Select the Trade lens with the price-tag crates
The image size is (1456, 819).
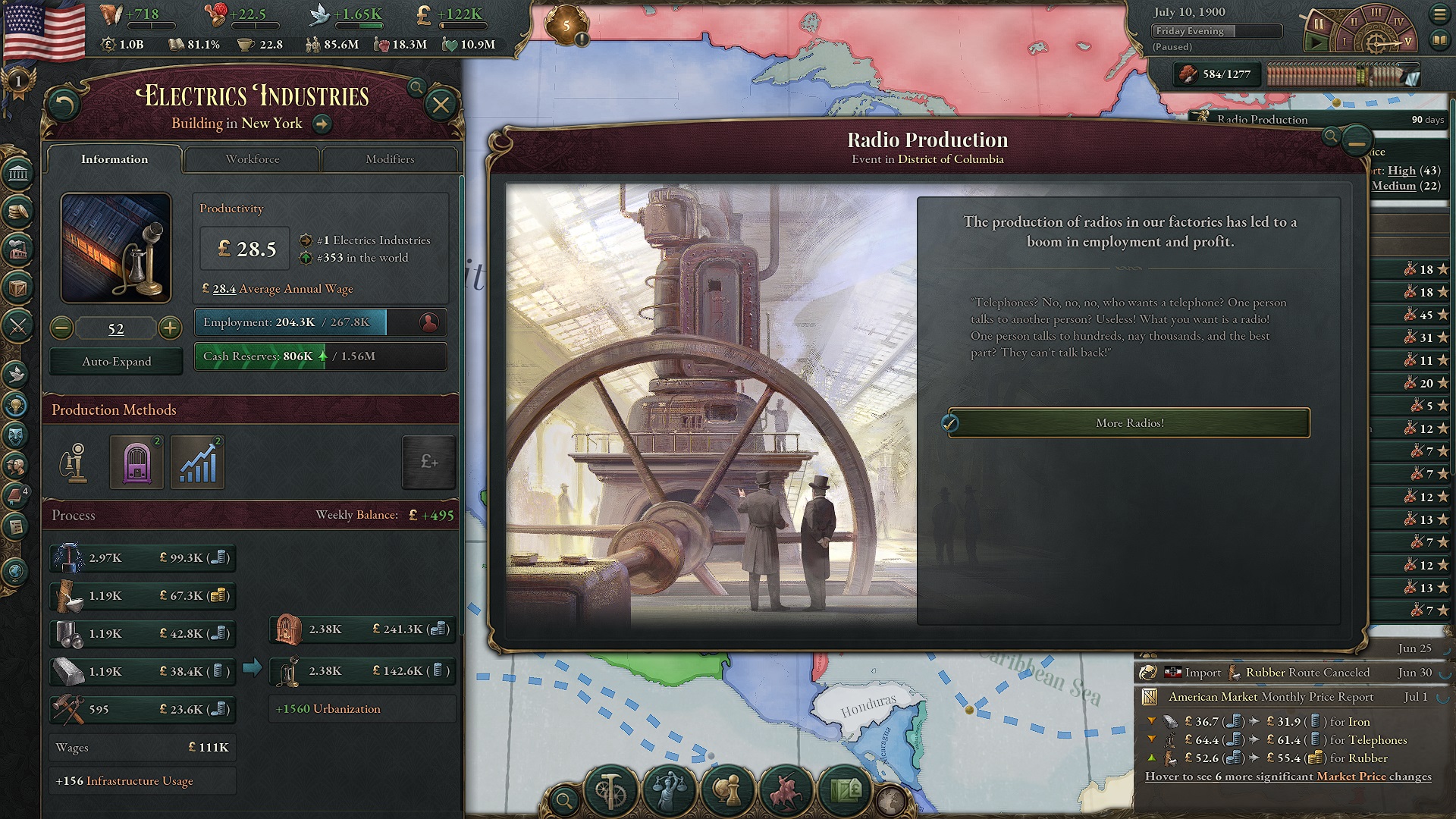(x=845, y=790)
